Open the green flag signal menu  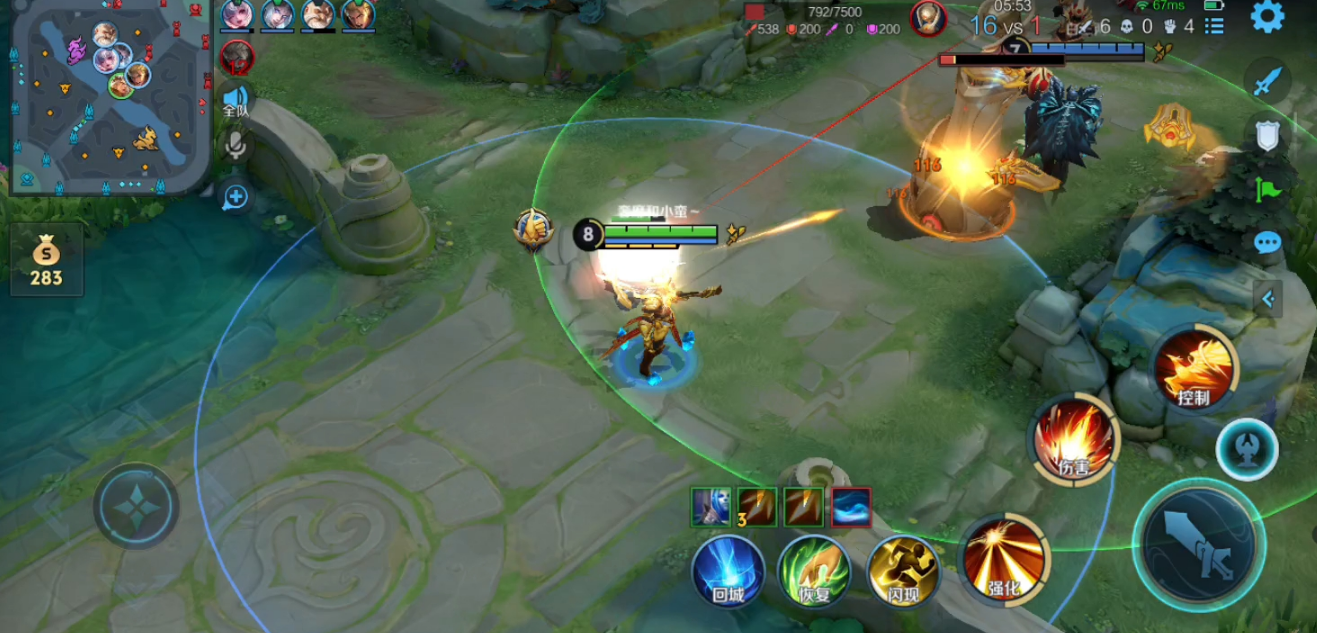coord(1268,189)
